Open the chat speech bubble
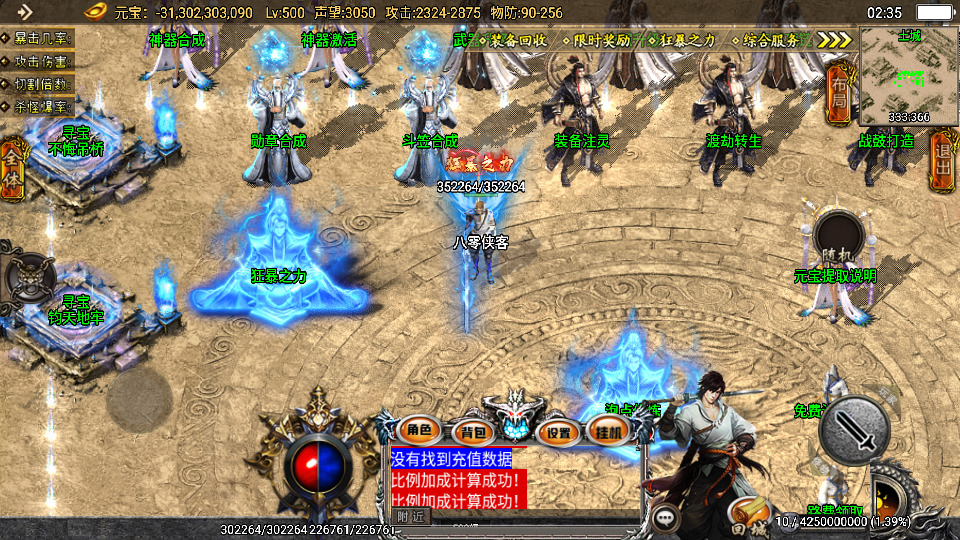This screenshot has height=540, width=960. coord(665,518)
